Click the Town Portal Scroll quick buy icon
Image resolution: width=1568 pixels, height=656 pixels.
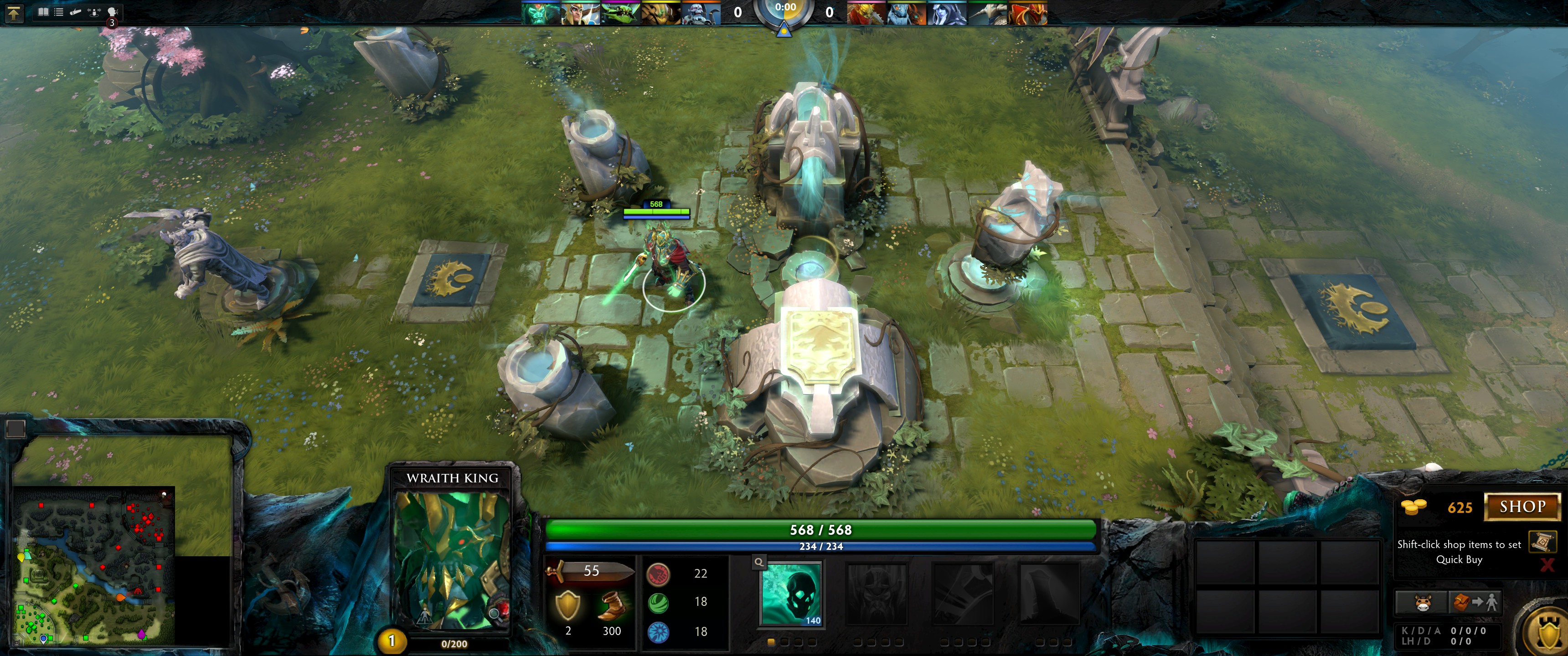1542,541
